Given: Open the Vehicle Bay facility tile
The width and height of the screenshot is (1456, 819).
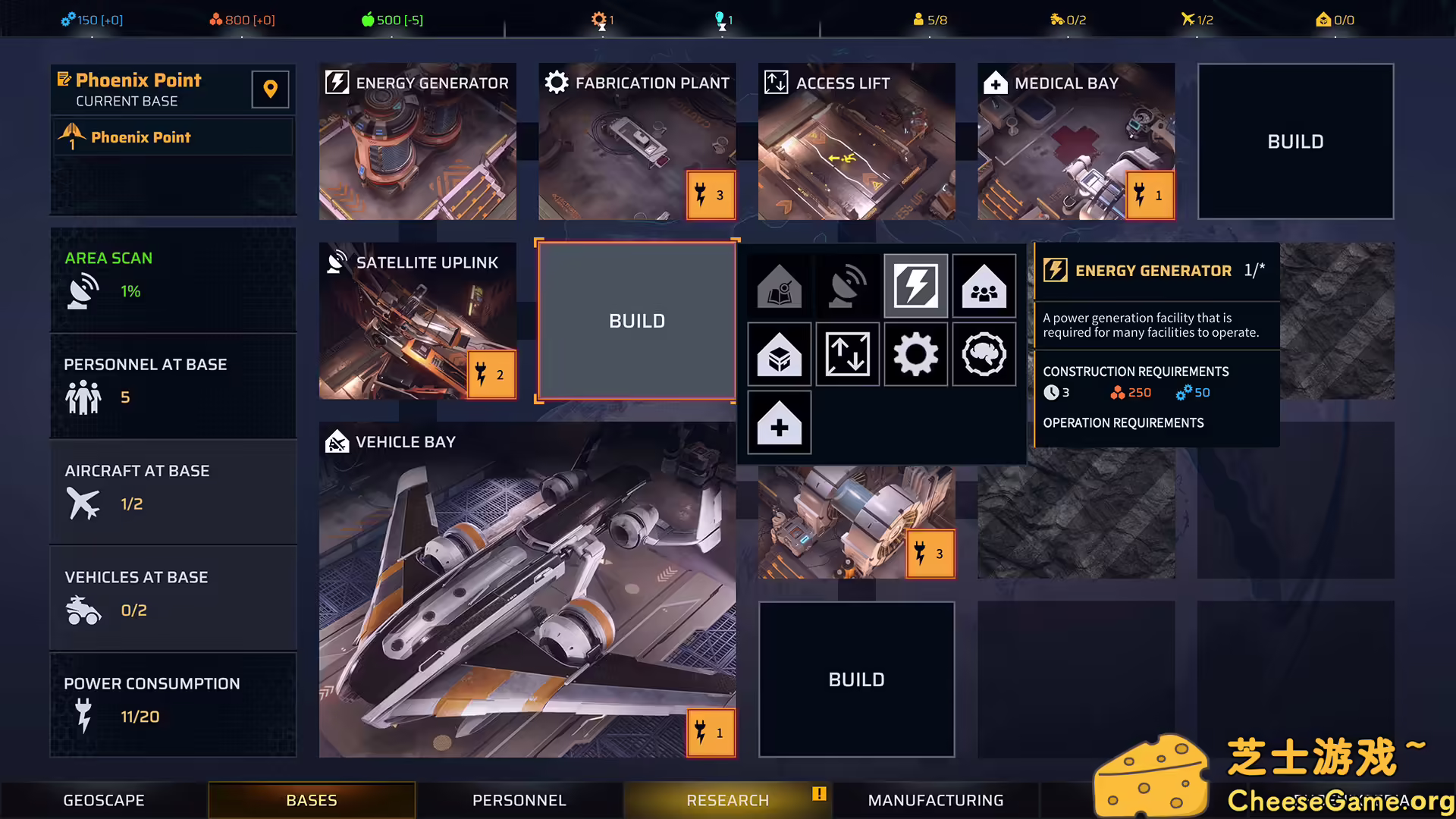Looking at the screenshot, I should [x=526, y=591].
